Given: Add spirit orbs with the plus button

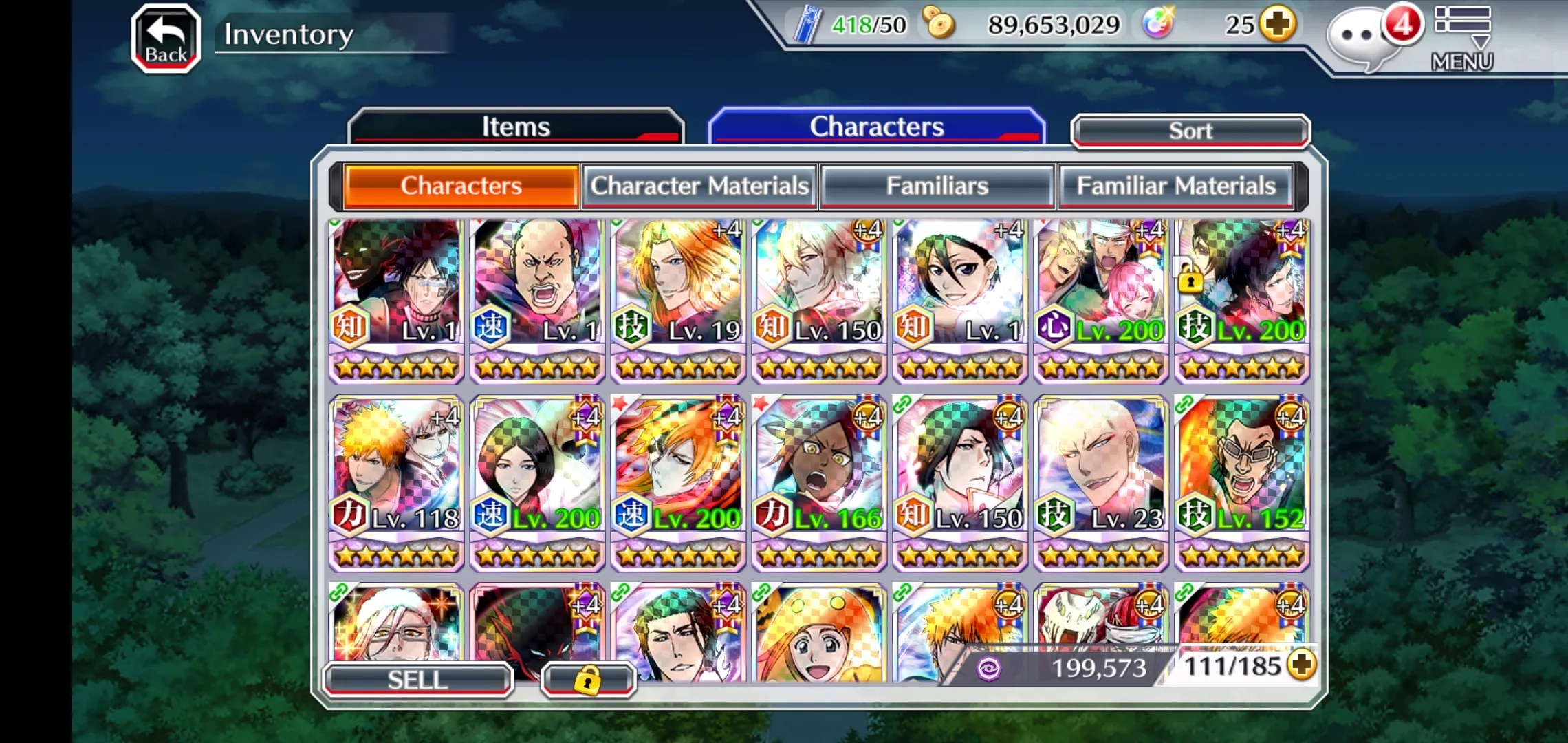Looking at the screenshot, I should pos(1278,25).
